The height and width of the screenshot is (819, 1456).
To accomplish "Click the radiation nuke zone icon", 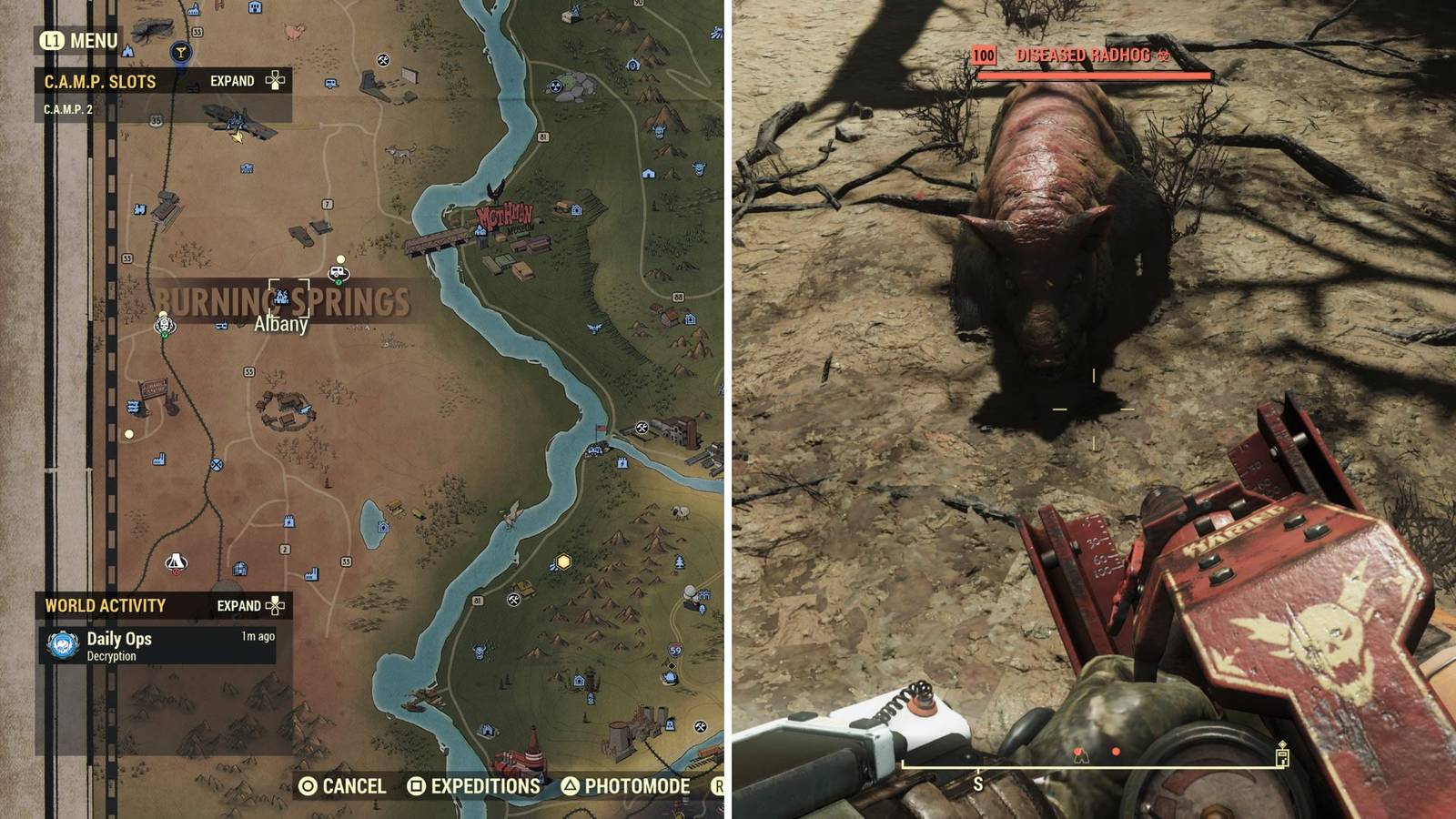I will coord(555,86).
